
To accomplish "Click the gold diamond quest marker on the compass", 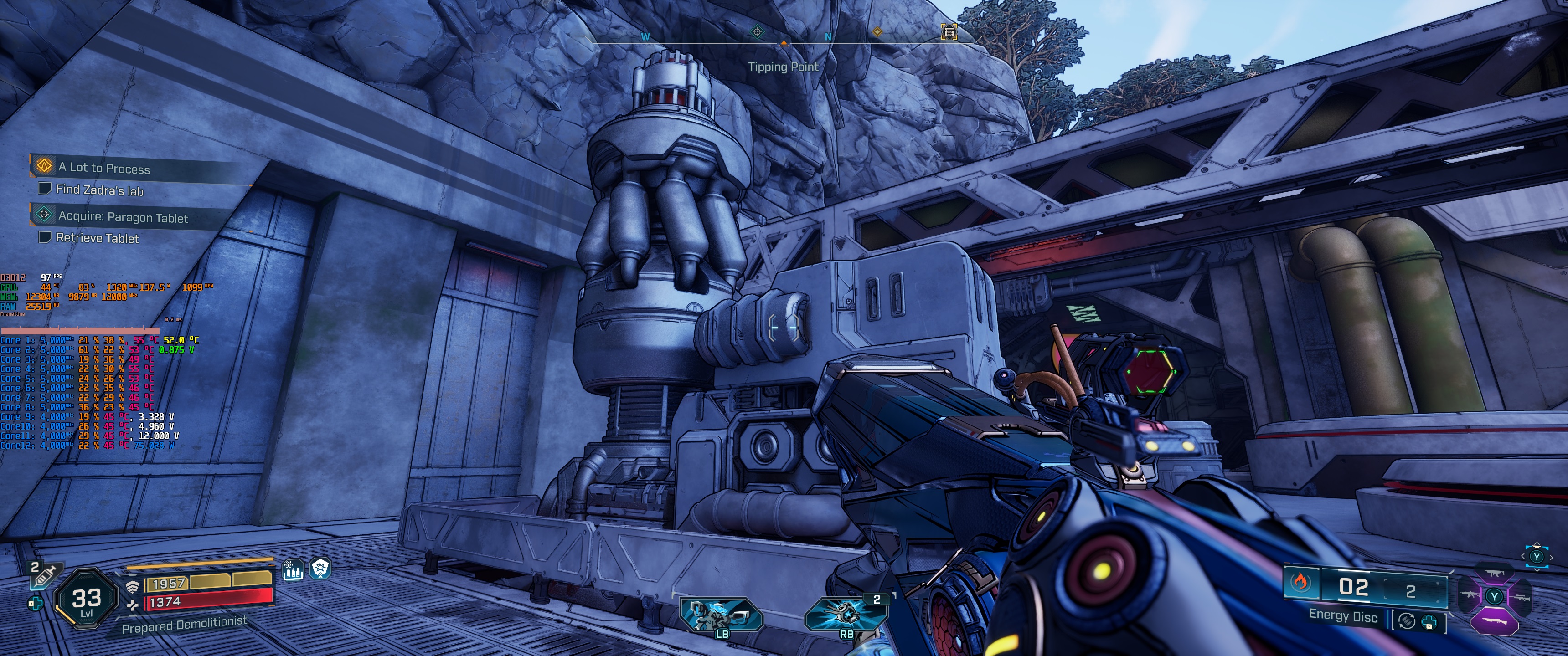I will (877, 31).
